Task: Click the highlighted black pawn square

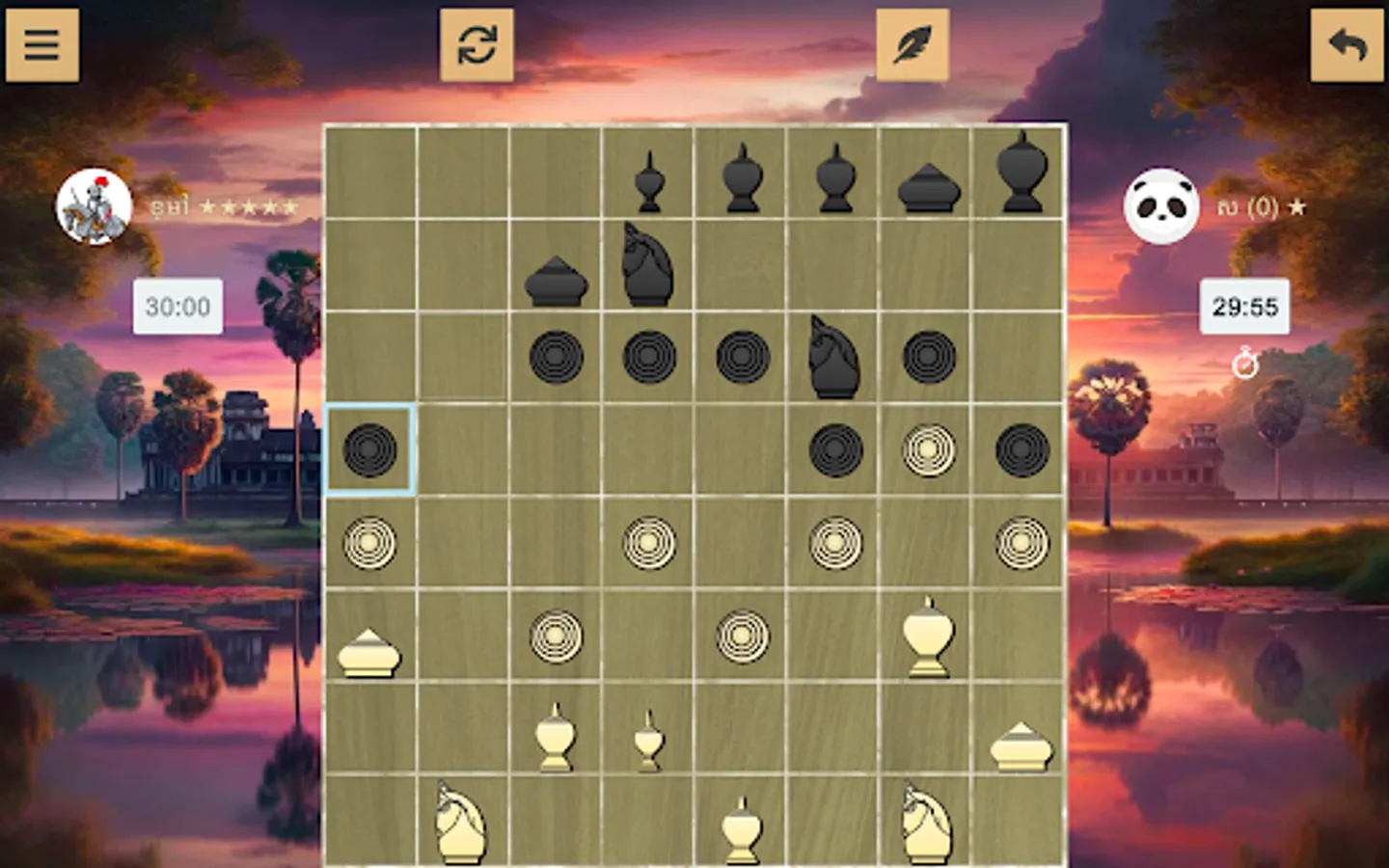Action: click(x=369, y=448)
